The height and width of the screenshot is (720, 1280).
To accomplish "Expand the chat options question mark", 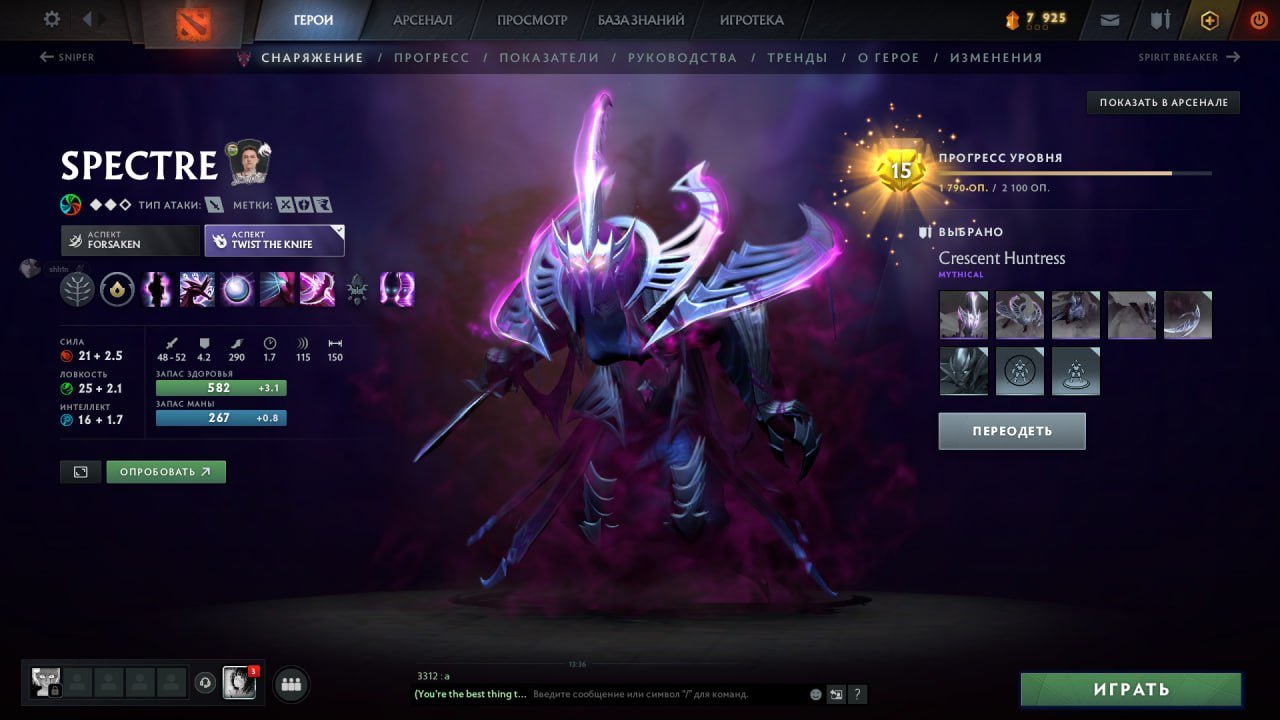I will click(x=857, y=694).
